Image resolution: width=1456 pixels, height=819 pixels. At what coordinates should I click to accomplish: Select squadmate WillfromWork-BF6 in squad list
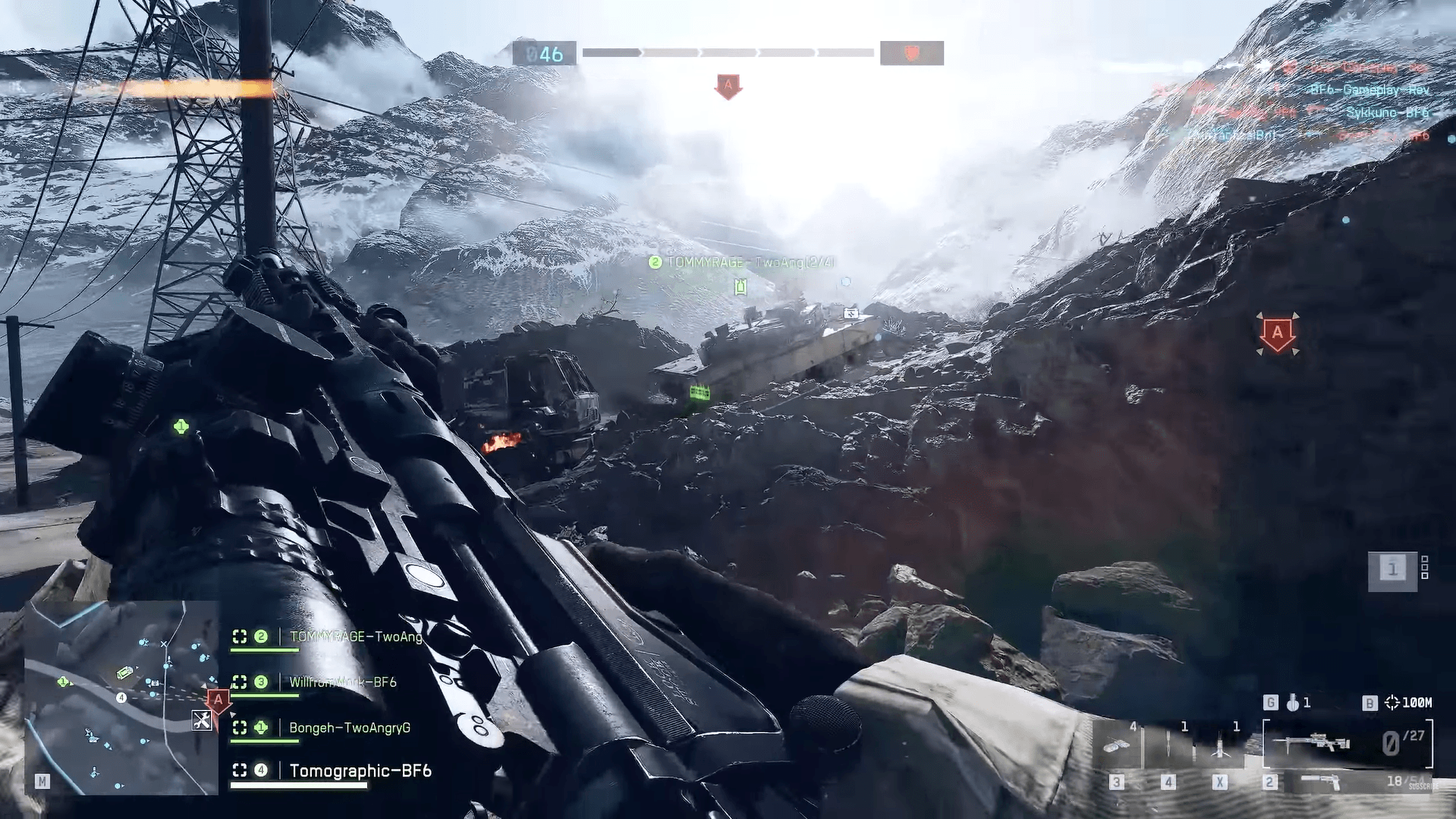[342, 682]
